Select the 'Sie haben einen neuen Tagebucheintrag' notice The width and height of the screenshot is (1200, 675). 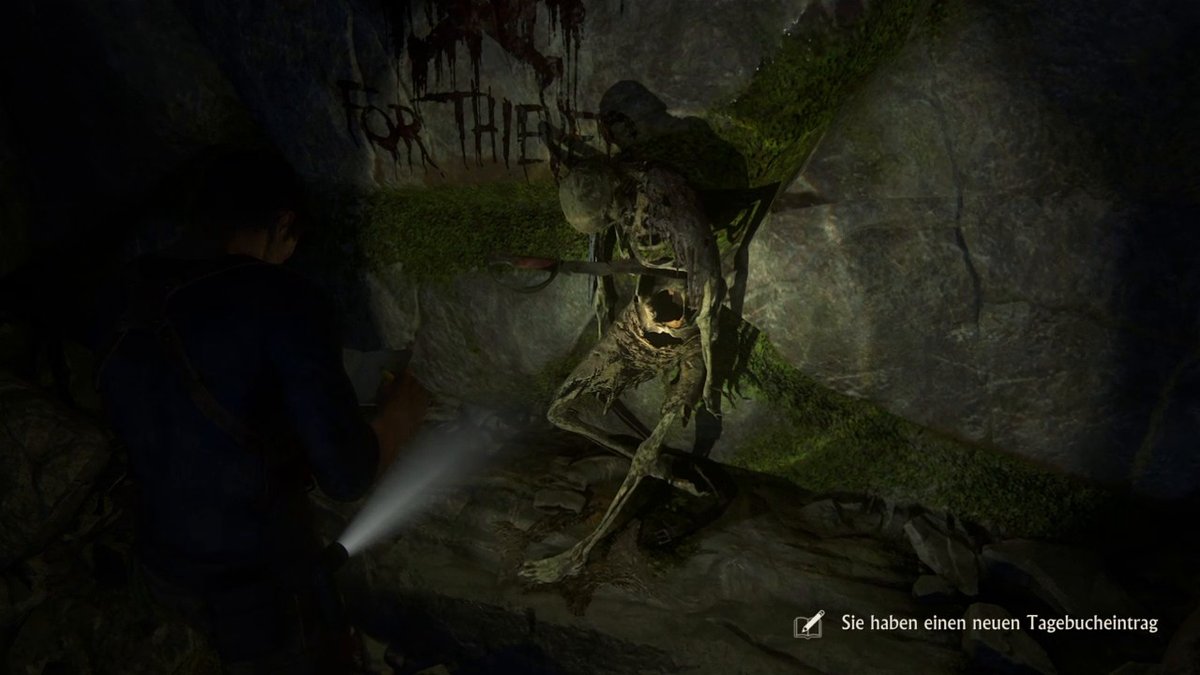tap(999, 624)
